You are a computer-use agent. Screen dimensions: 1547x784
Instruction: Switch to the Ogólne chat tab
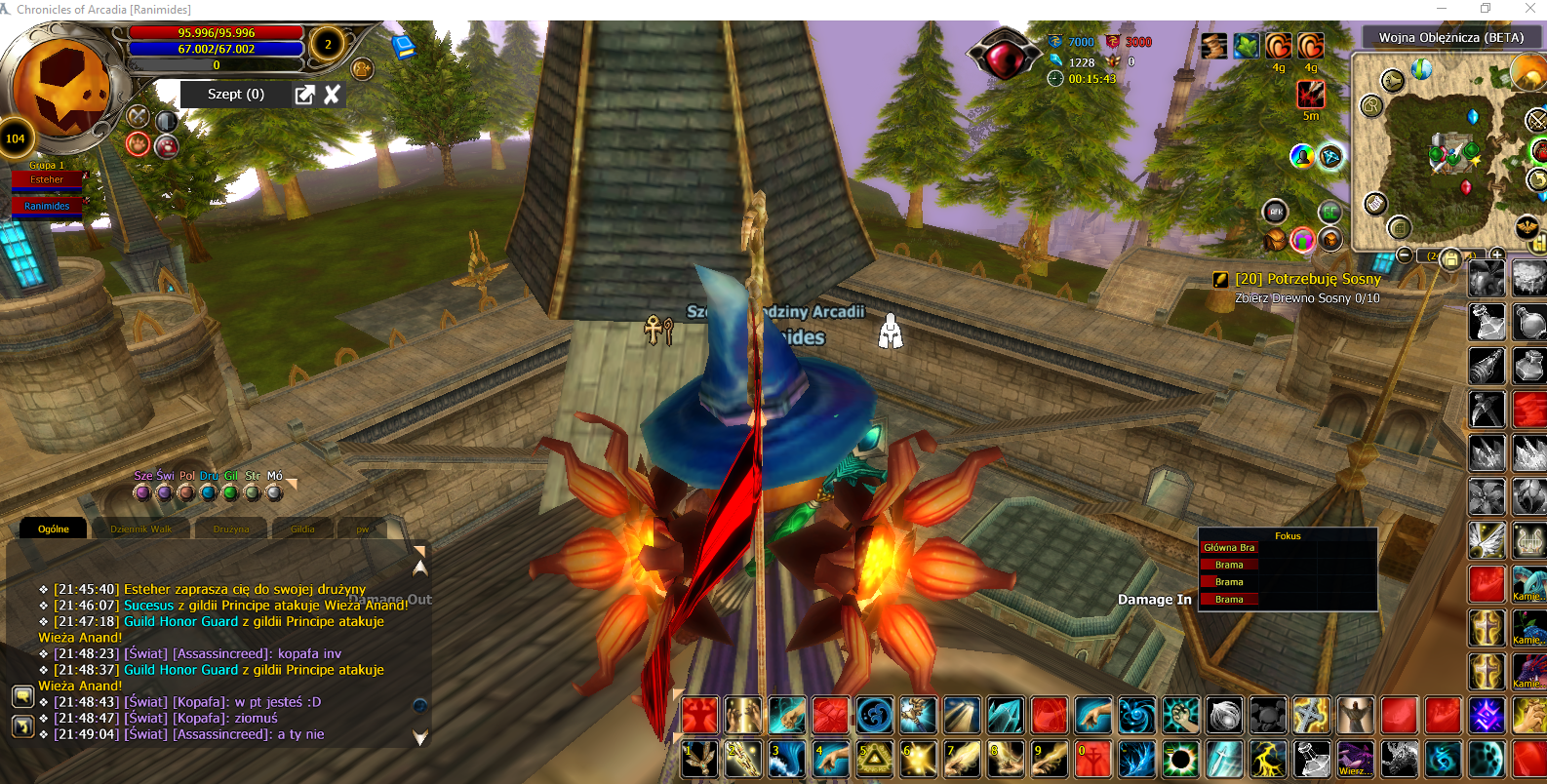click(x=54, y=529)
